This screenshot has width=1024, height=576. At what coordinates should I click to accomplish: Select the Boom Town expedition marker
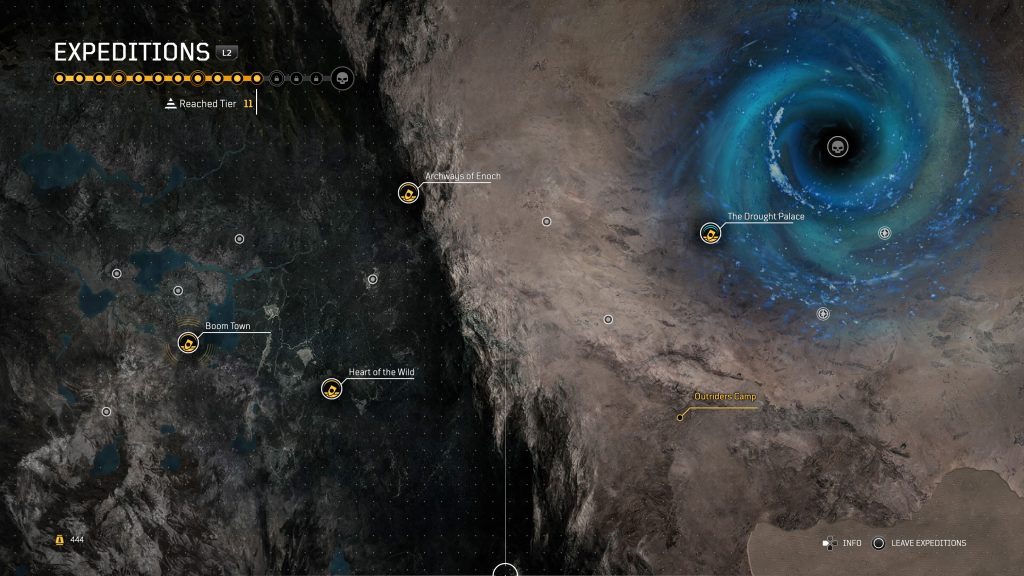tap(188, 343)
